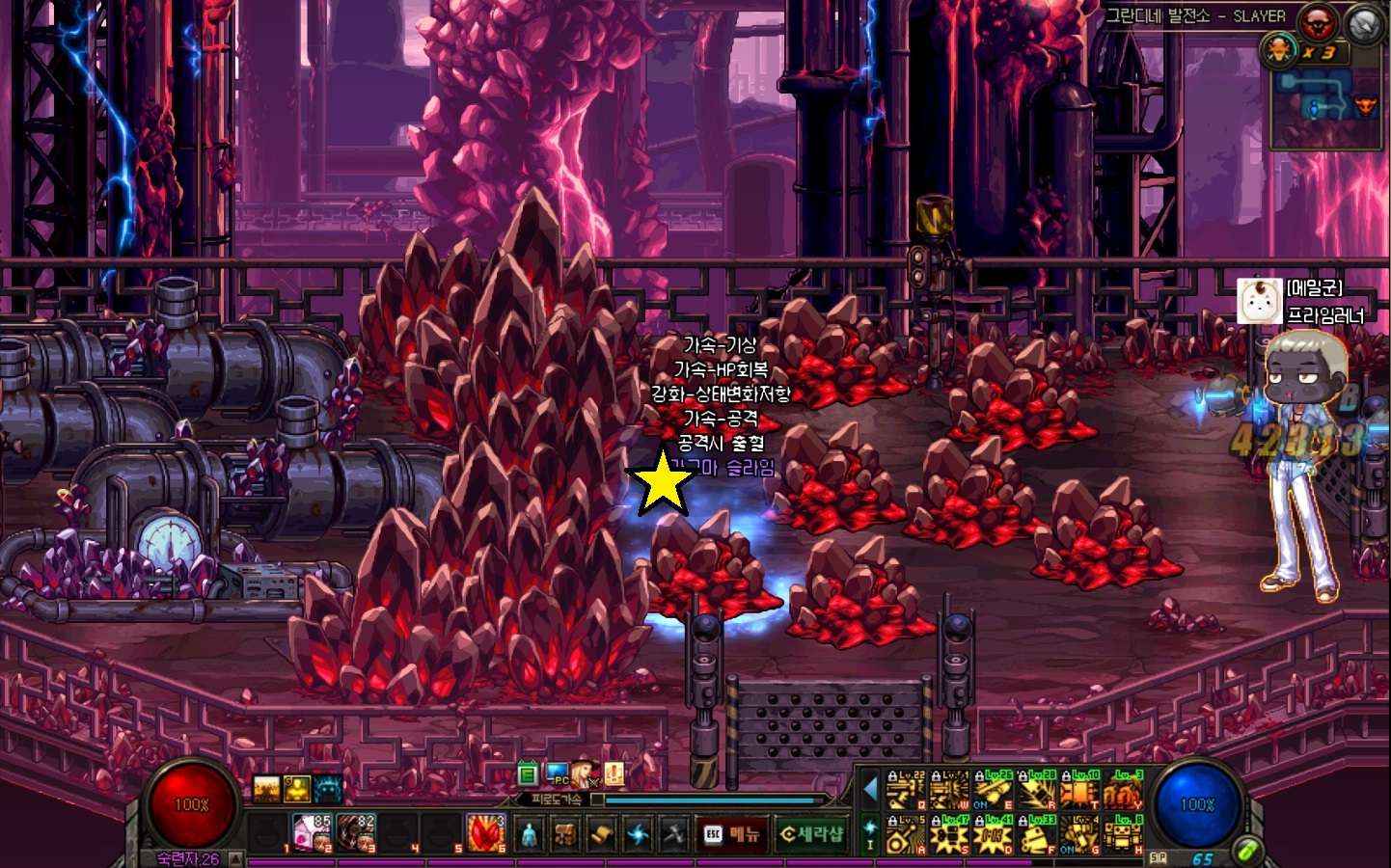
Task: Use the milk carton item in quickslot 2
Action: pyautogui.click(x=312, y=833)
